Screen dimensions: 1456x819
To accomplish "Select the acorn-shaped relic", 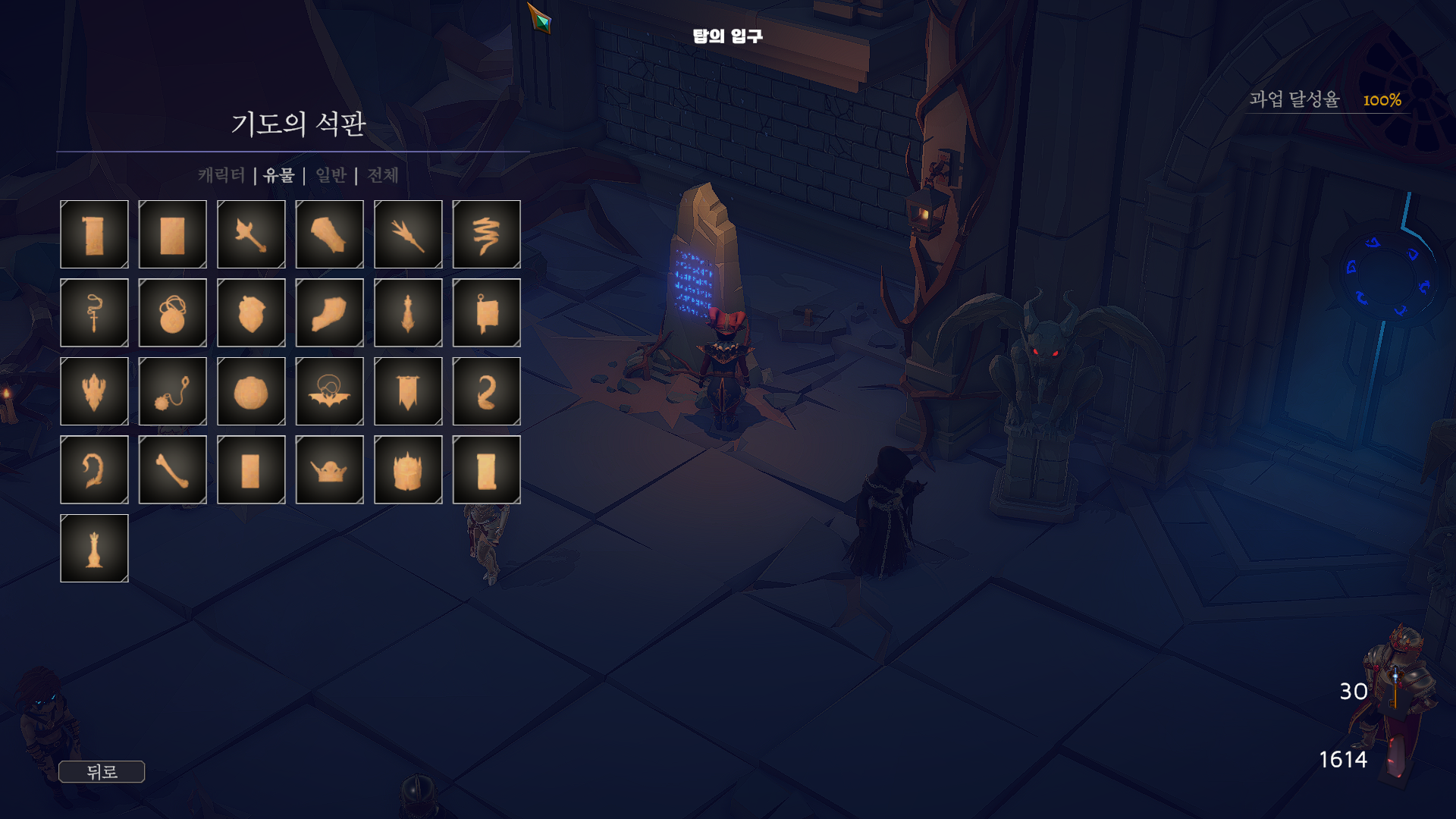I will 251,312.
